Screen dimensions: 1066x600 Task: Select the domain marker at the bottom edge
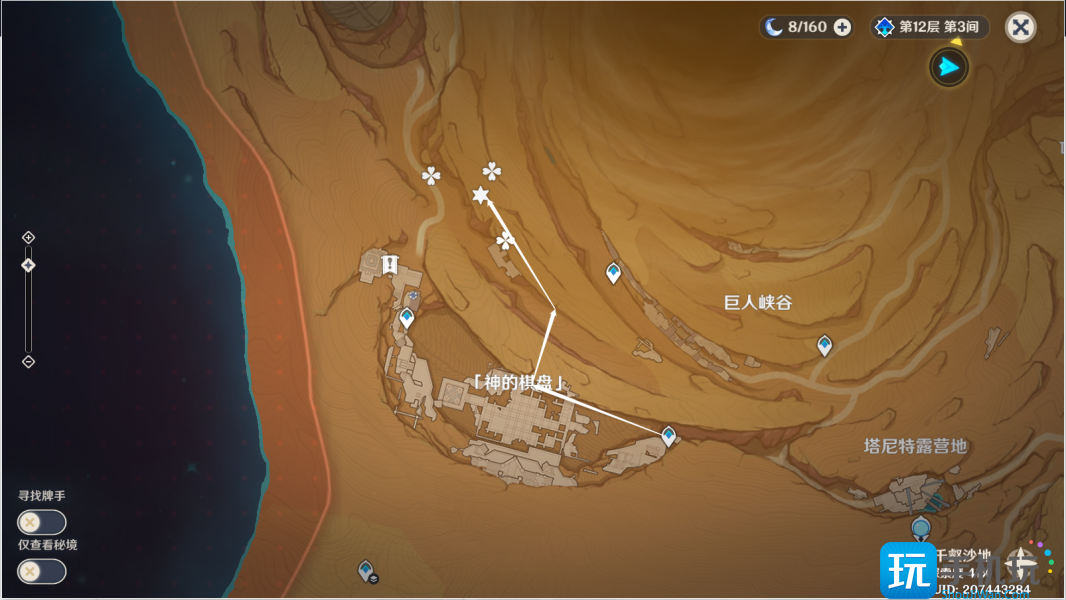click(x=367, y=570)
